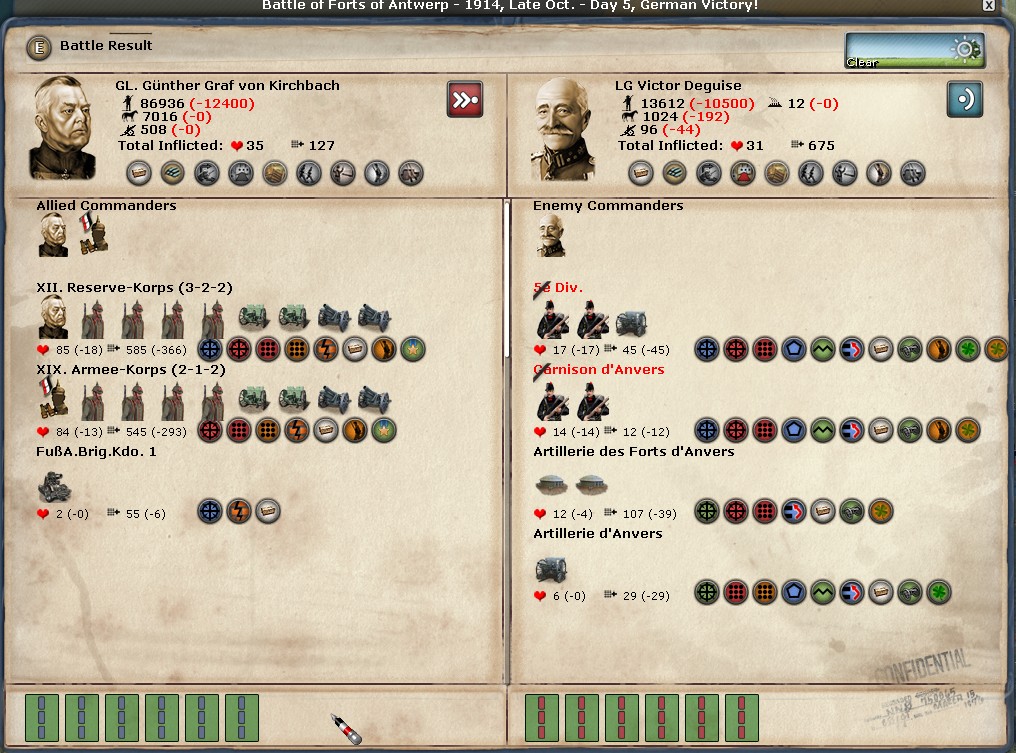Viewport: 1016px width, 753px height.
Task: Select the Garnison d'Anvers entry
Action: (598, 370)
